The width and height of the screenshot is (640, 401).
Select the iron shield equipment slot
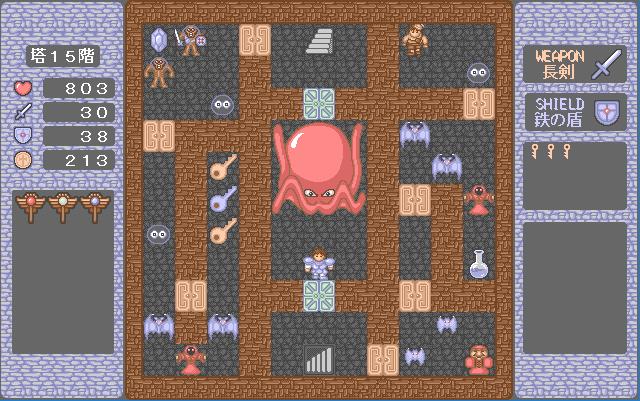(574, 112)
